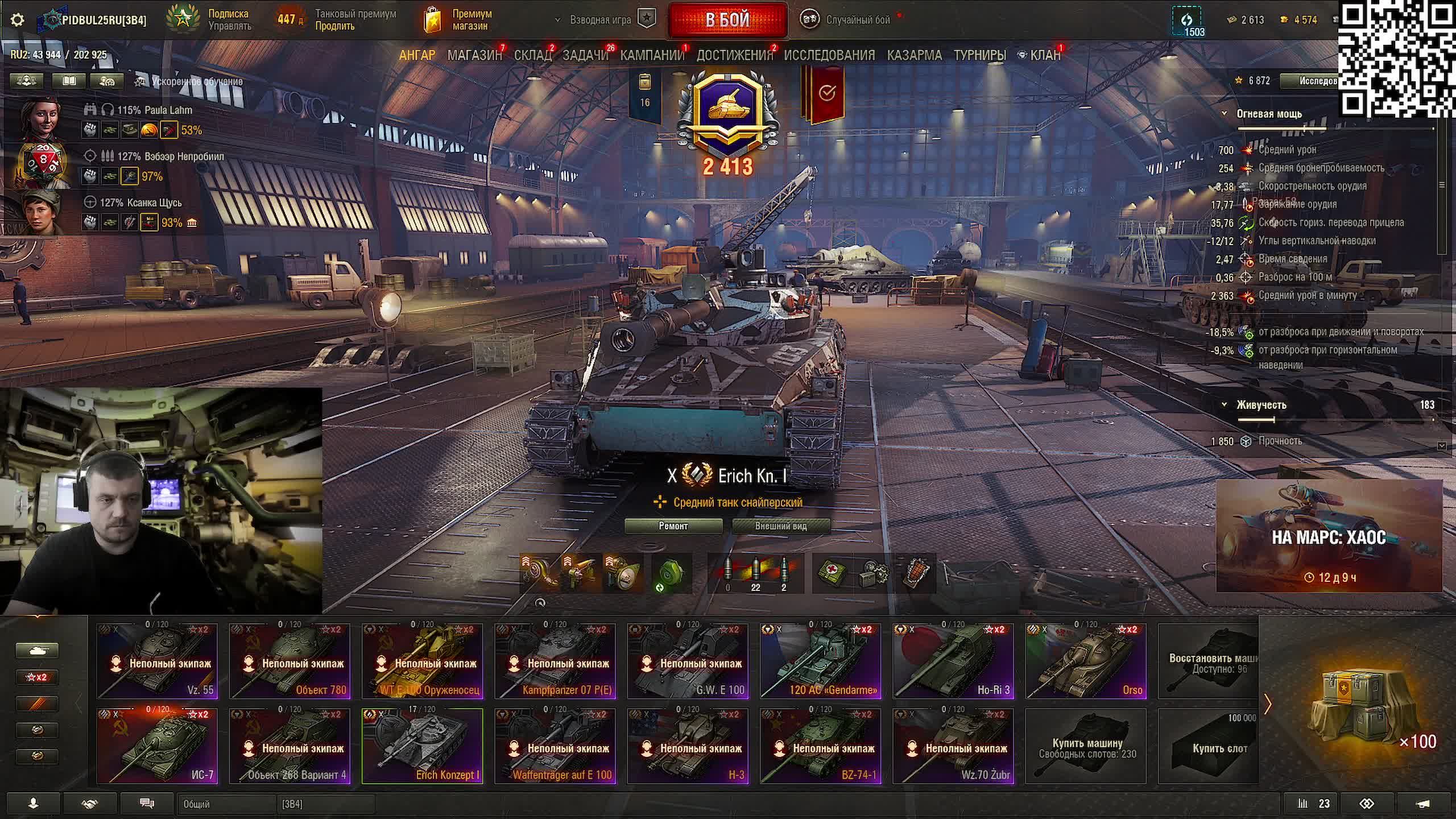Image resolution: width=1456 pixels, height=819 pixels.
Task: Click the Ремонт button
Action: pyautogui.click(x=673, y=526)
